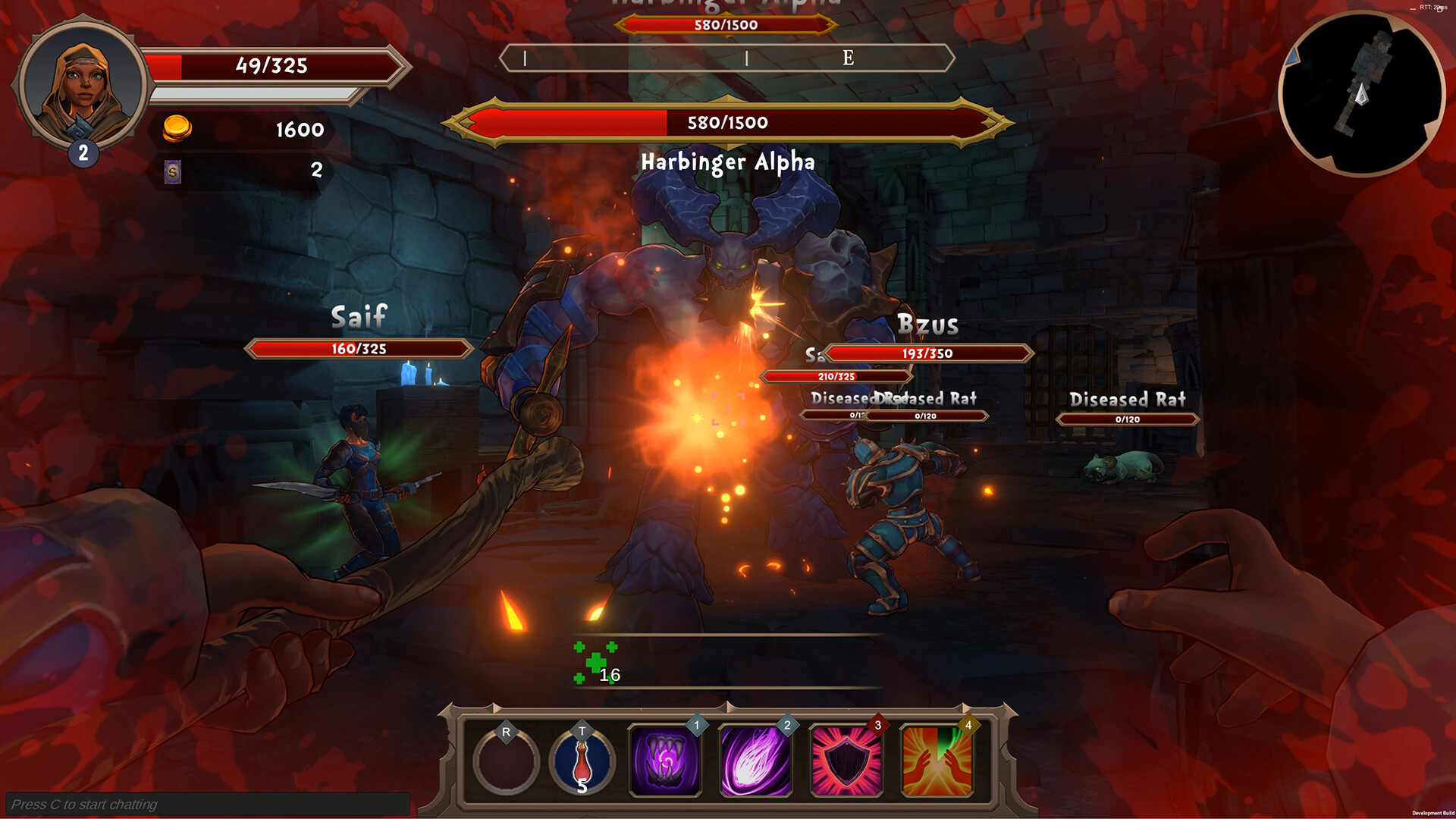
Task: Activate the shield ability in slot 3
Action: tap(846, 756)
